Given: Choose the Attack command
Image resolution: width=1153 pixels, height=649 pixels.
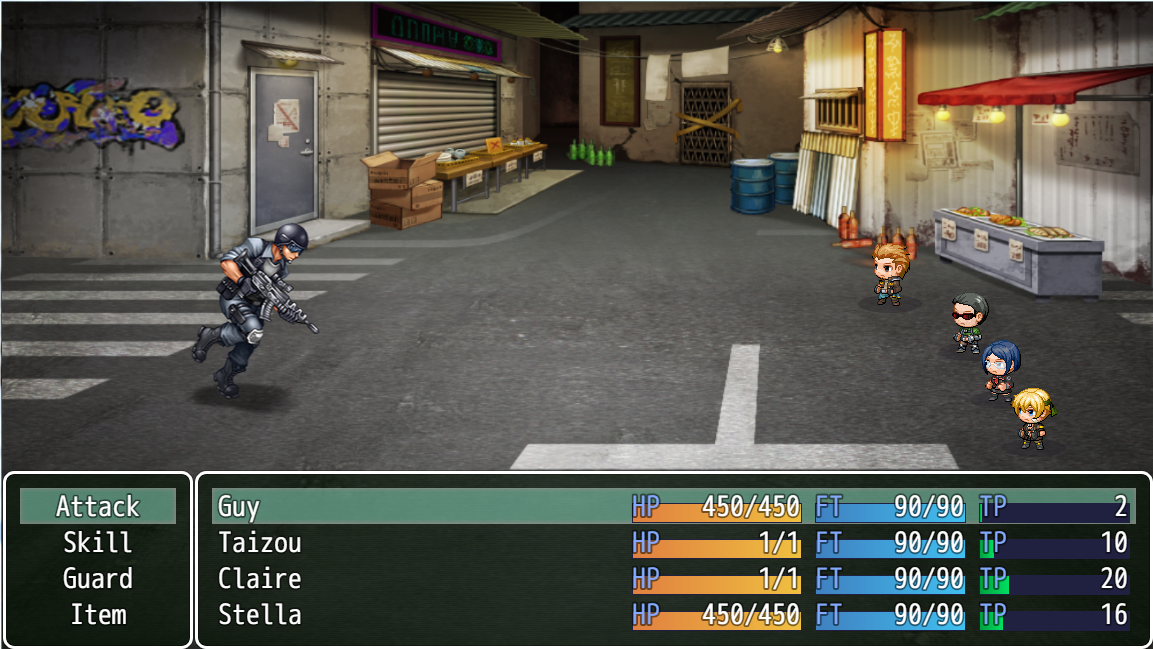Looking at the screenshot, I should 98,506.
